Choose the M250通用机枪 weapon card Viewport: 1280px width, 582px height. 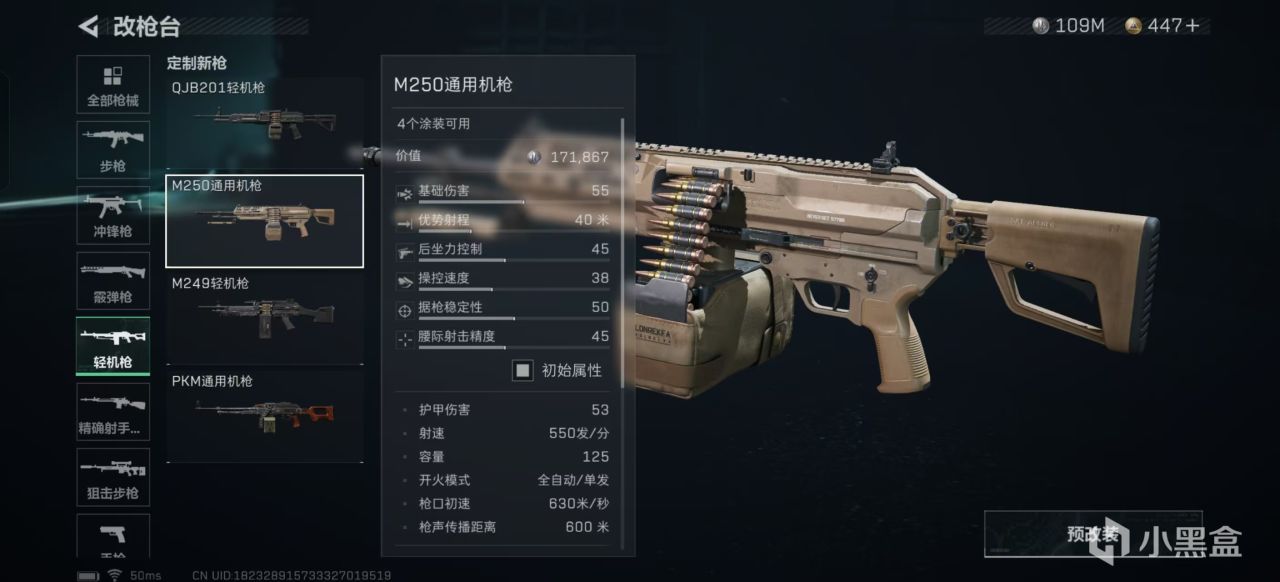[x=264, y=221]
